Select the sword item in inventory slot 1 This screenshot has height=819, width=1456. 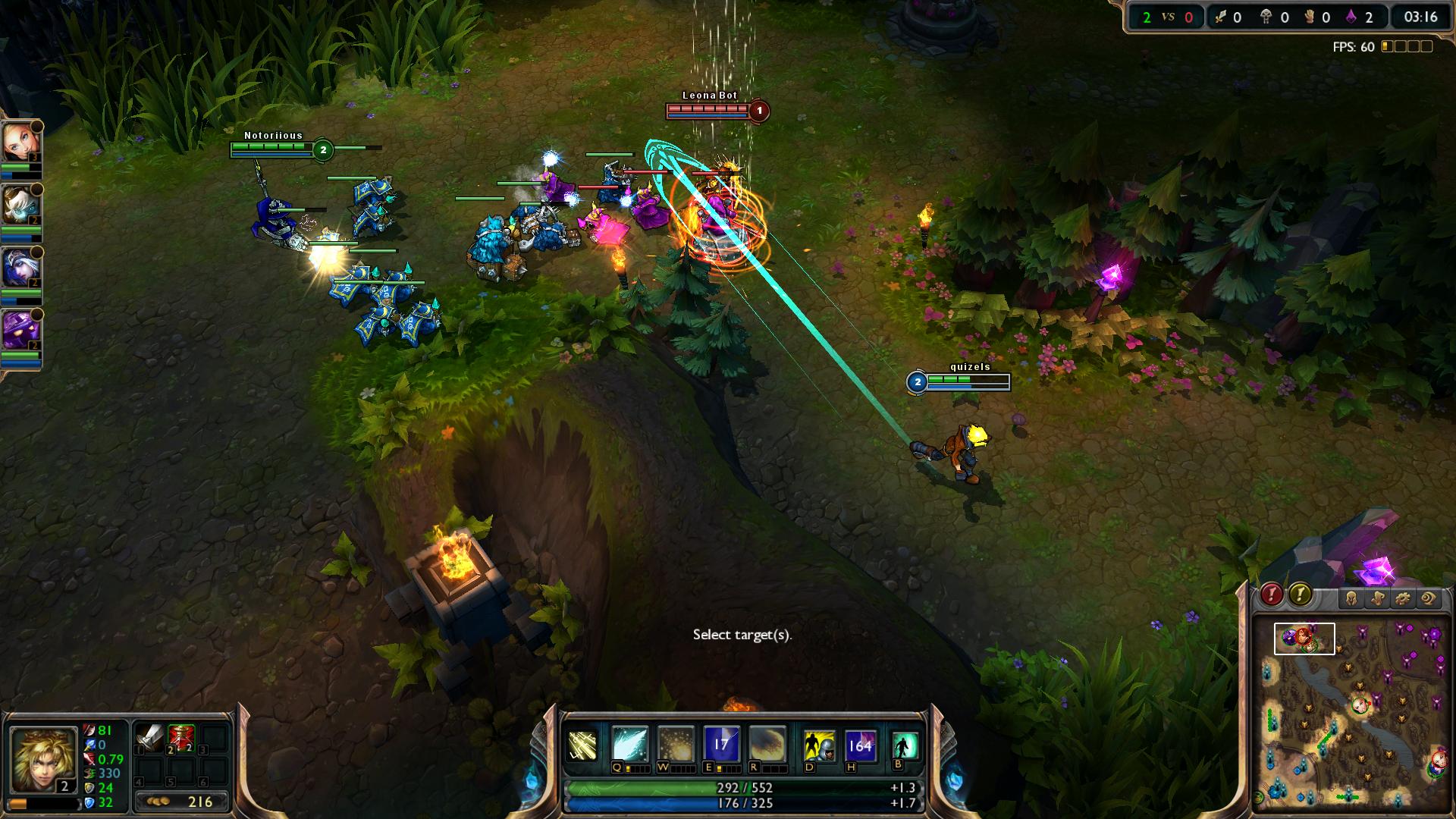[149, 737]
